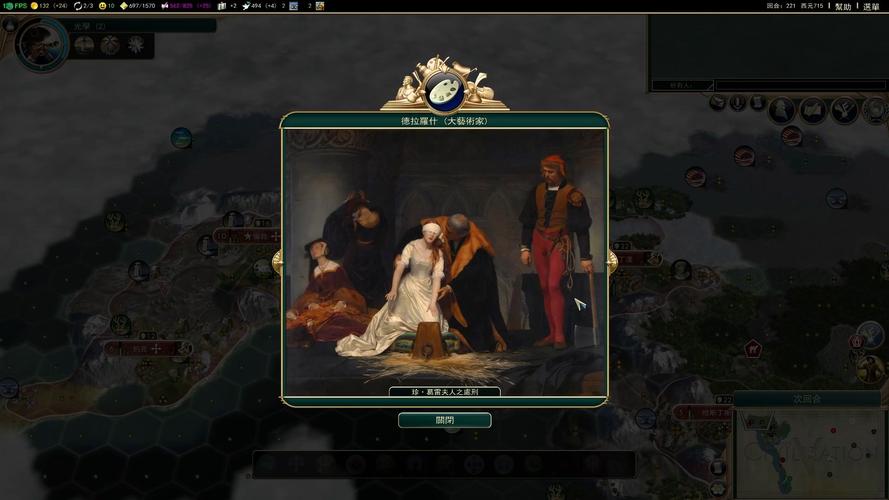This screenshot has width=889, height=500.
Task: Open the current research circular portrait
Action: pyautogui.click(x=42, y=43)
